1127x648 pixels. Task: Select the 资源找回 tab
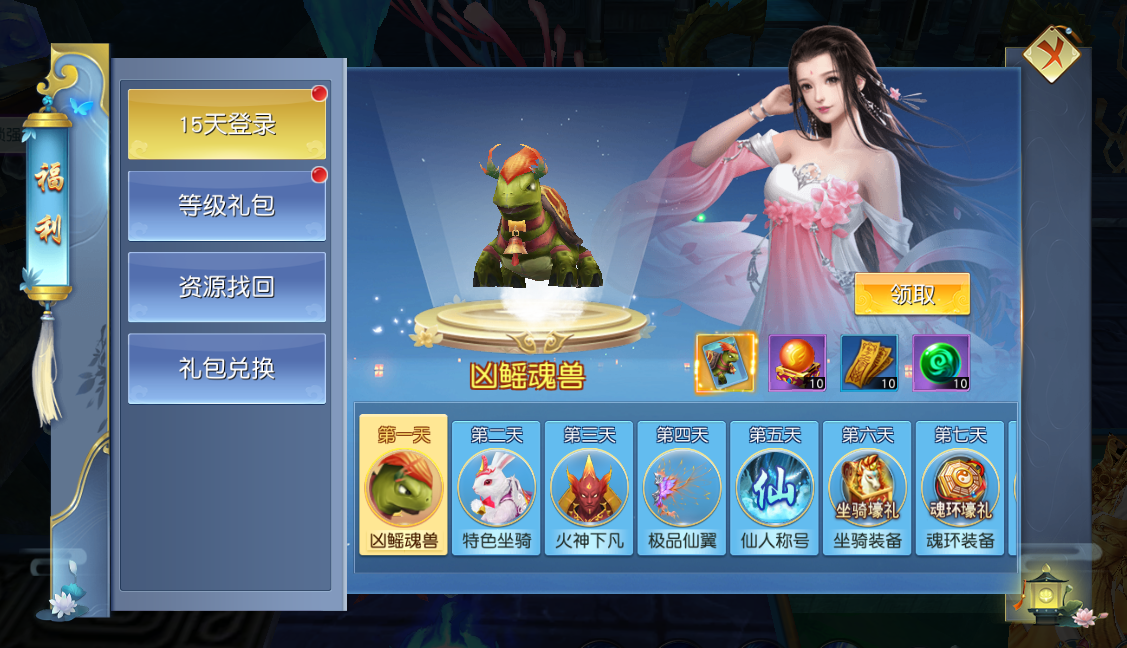pos(227,287)
